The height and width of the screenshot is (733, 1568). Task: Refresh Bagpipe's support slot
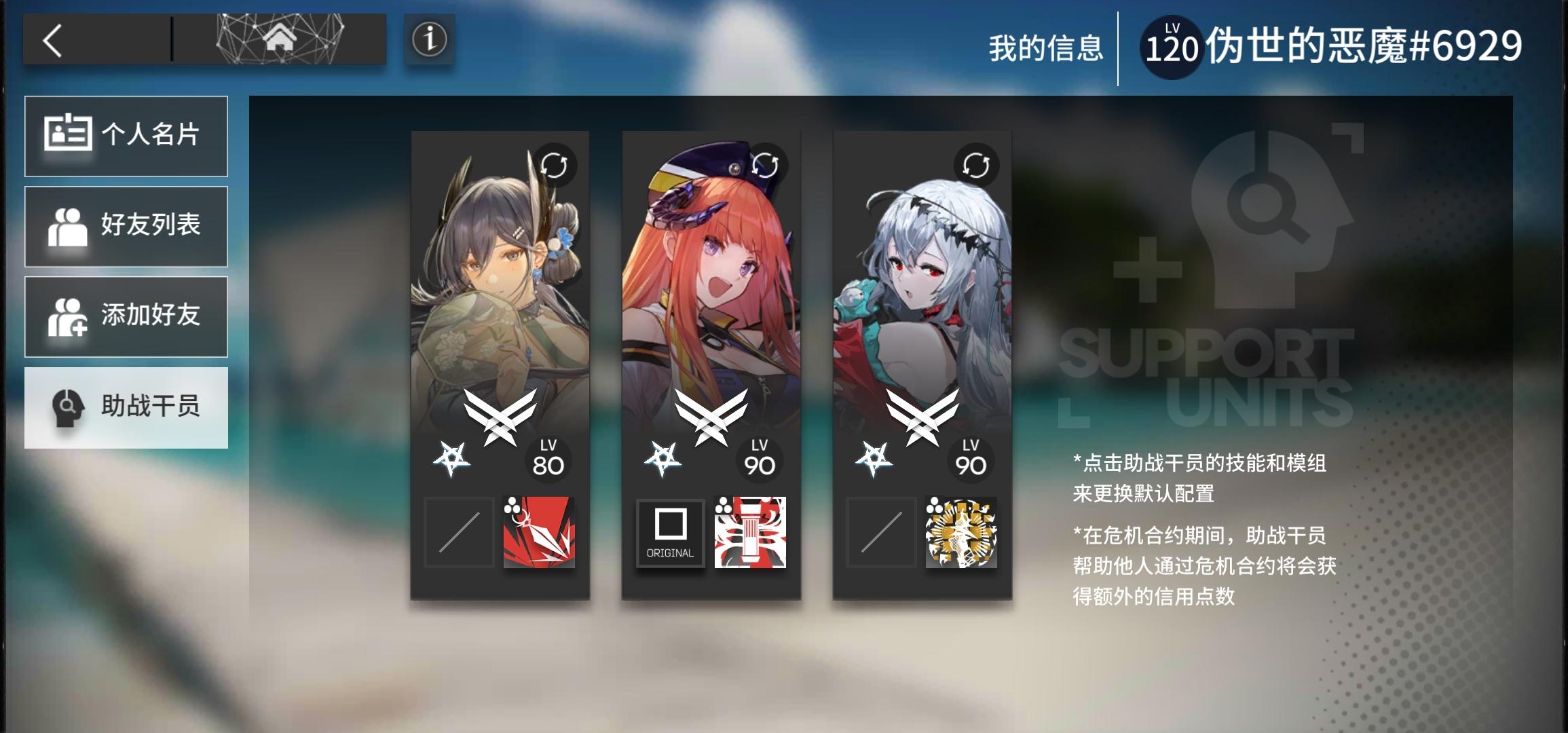(766, 165)
